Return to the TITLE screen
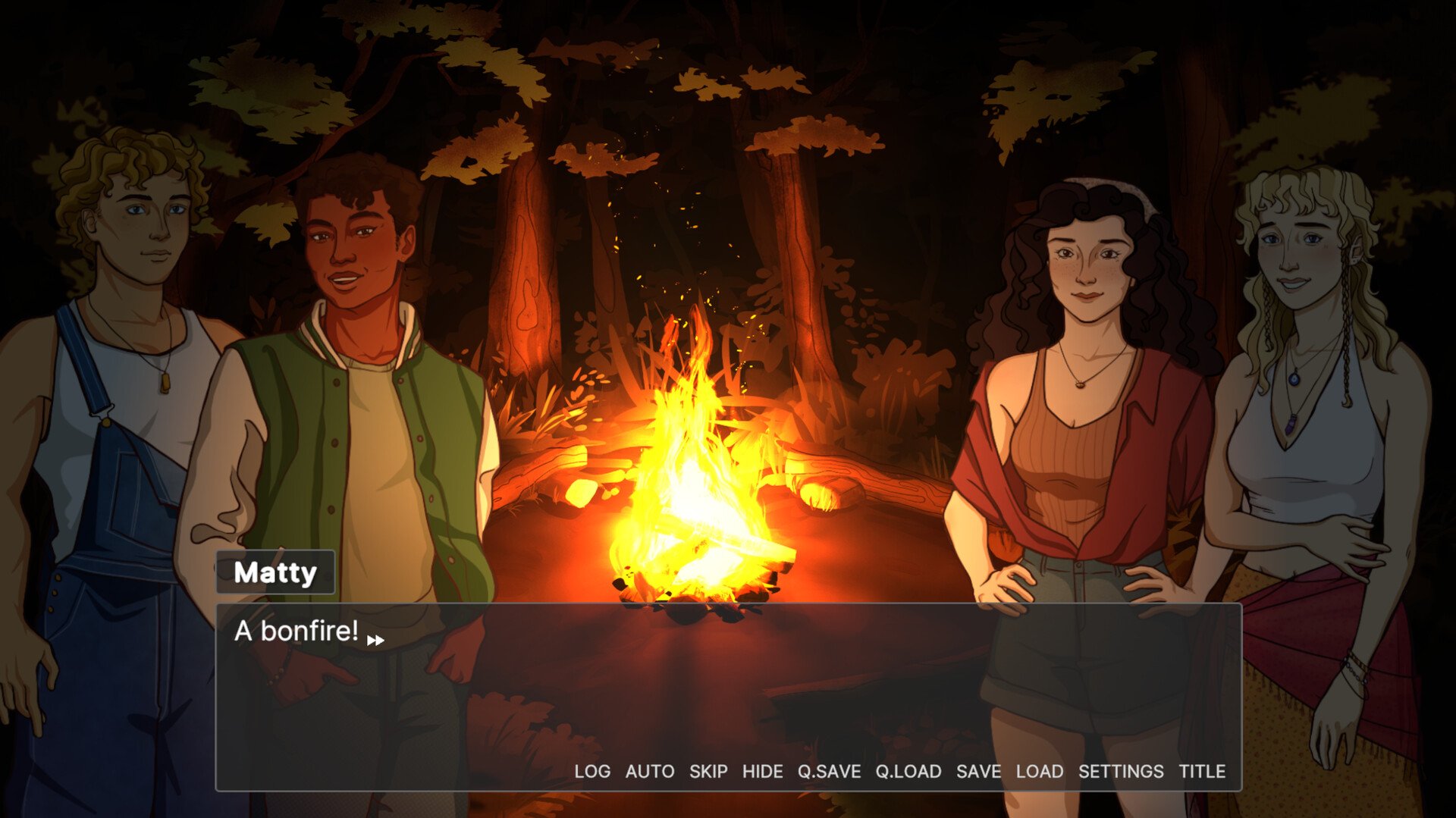1456x818 pixels. (x=1201, y=771)
